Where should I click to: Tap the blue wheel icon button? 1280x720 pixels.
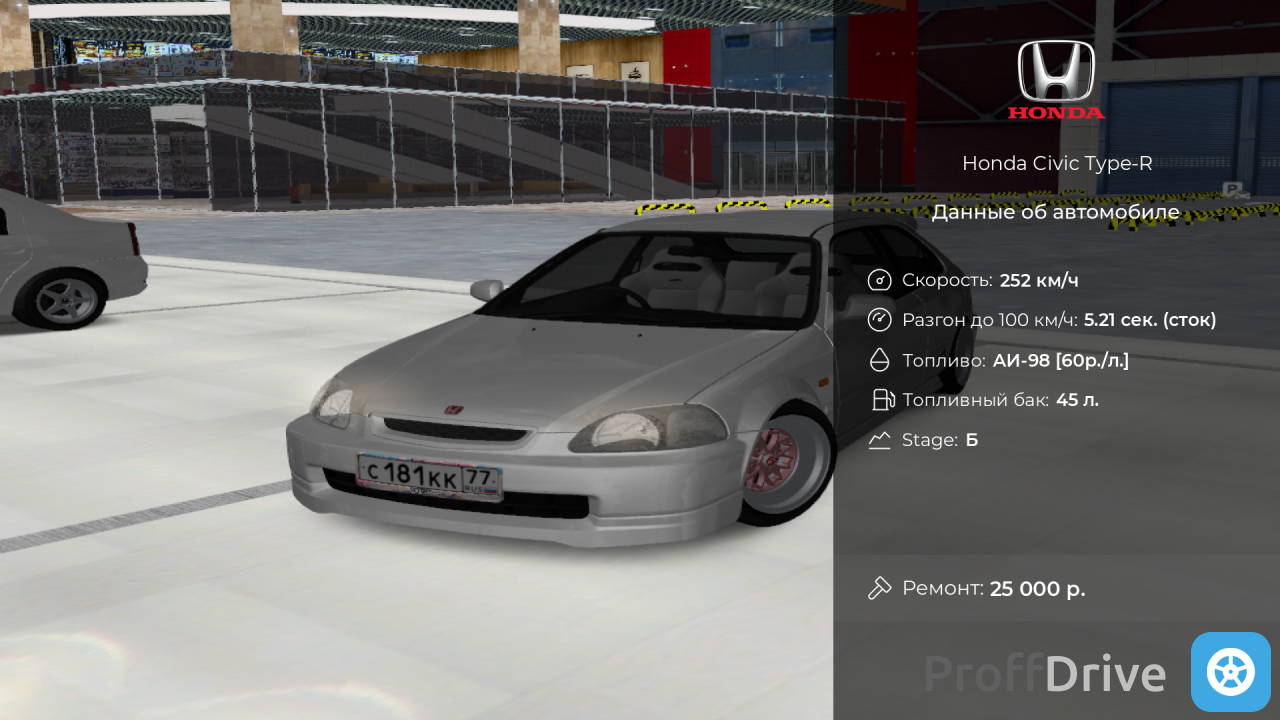(1230, 672)
